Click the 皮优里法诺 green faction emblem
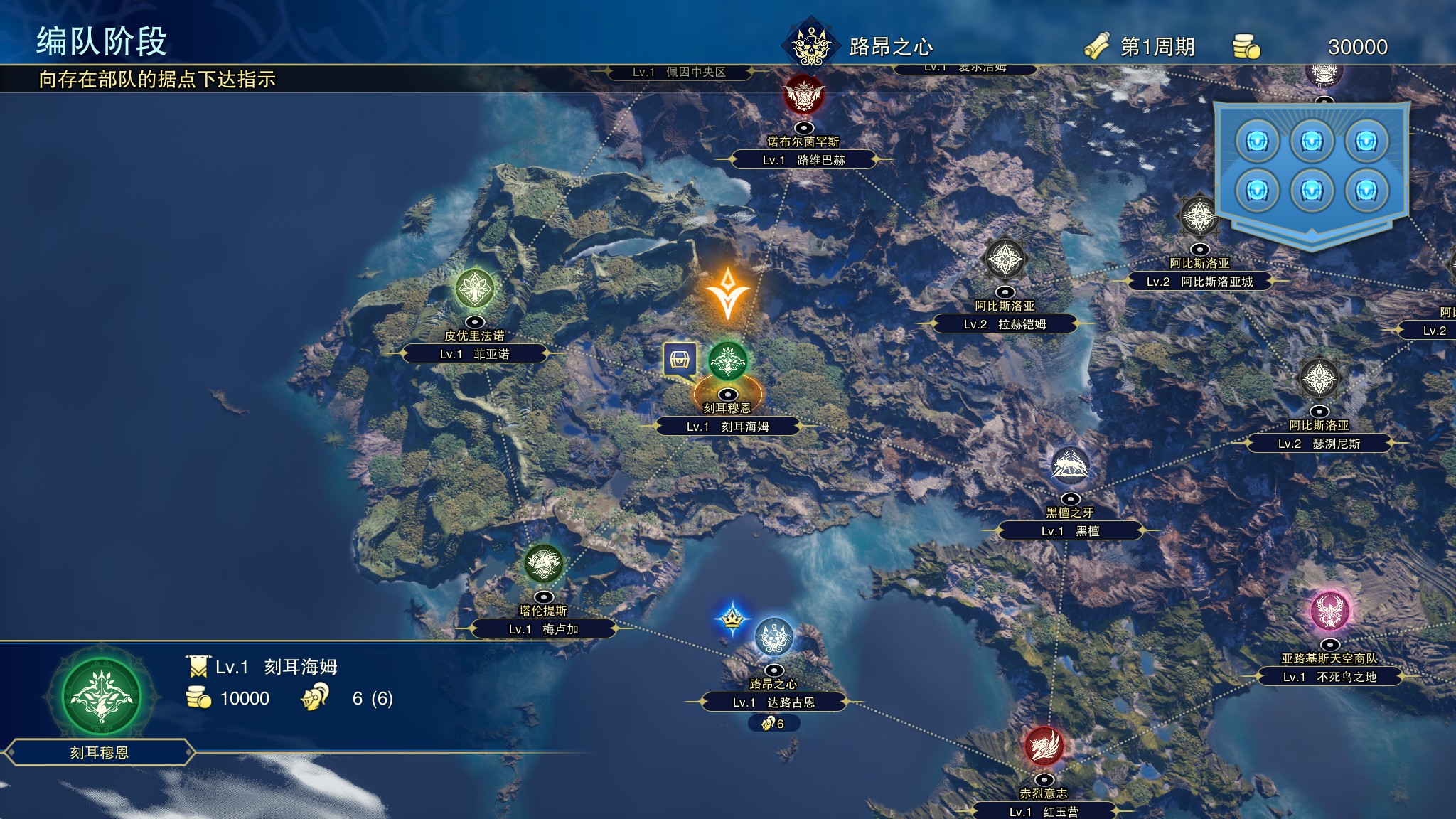Viewport: 1456px width, 819px height. coord(474,289)
